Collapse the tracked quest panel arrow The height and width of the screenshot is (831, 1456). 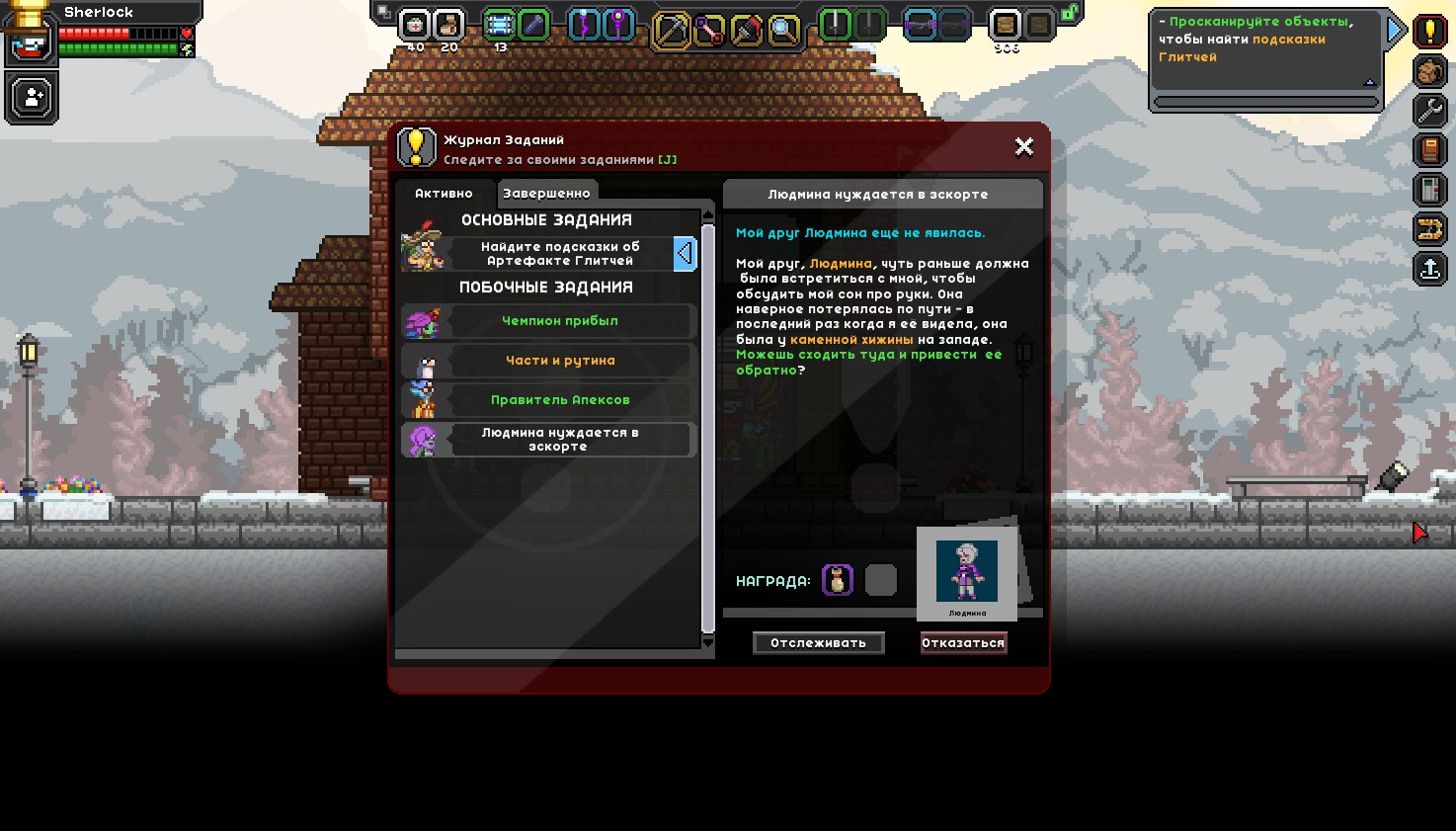[x=1395, y=29]
